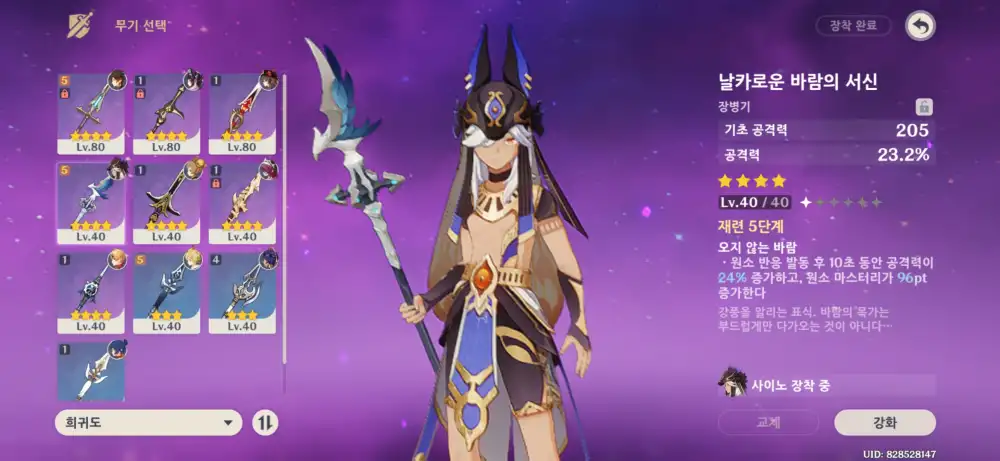The height and width of the screenshot is (461, 1000).
Task: Select the three-star polearm with refinement 5
Action: (167, 292)
